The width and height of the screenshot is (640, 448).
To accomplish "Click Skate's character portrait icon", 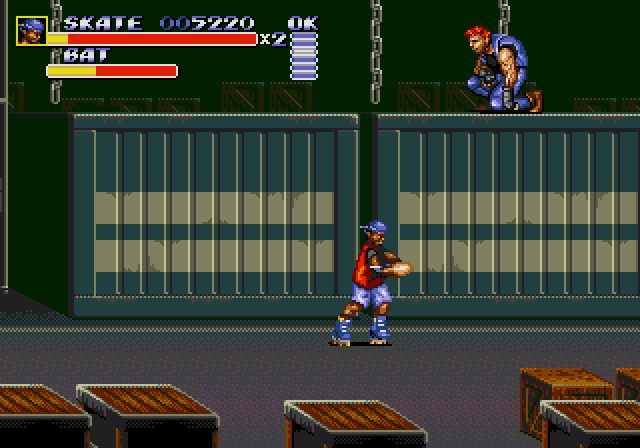I will click(31, 30).
